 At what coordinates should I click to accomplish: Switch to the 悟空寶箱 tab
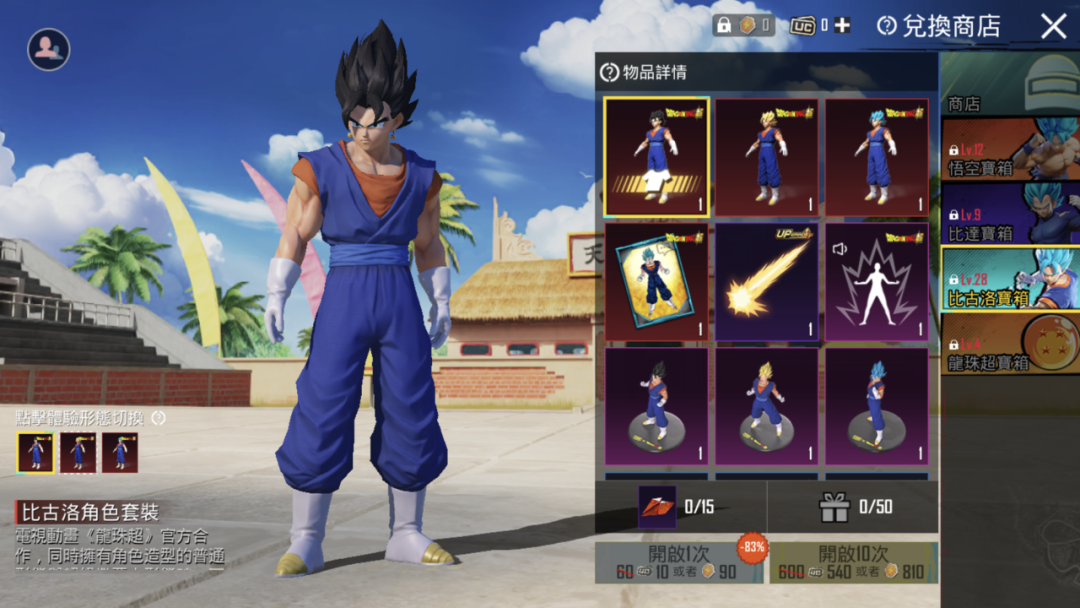(1010, 150)
